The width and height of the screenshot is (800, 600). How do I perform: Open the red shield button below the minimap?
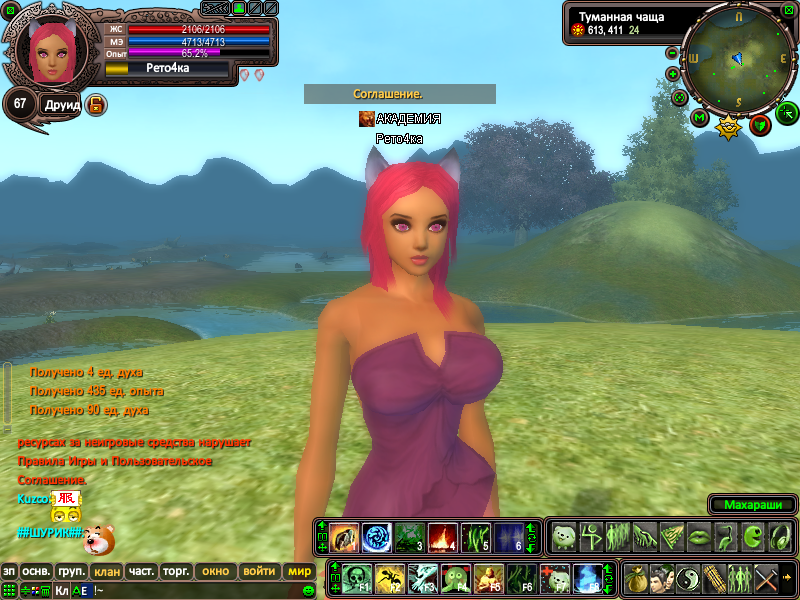pyautogui.click(x=760, y=124)
